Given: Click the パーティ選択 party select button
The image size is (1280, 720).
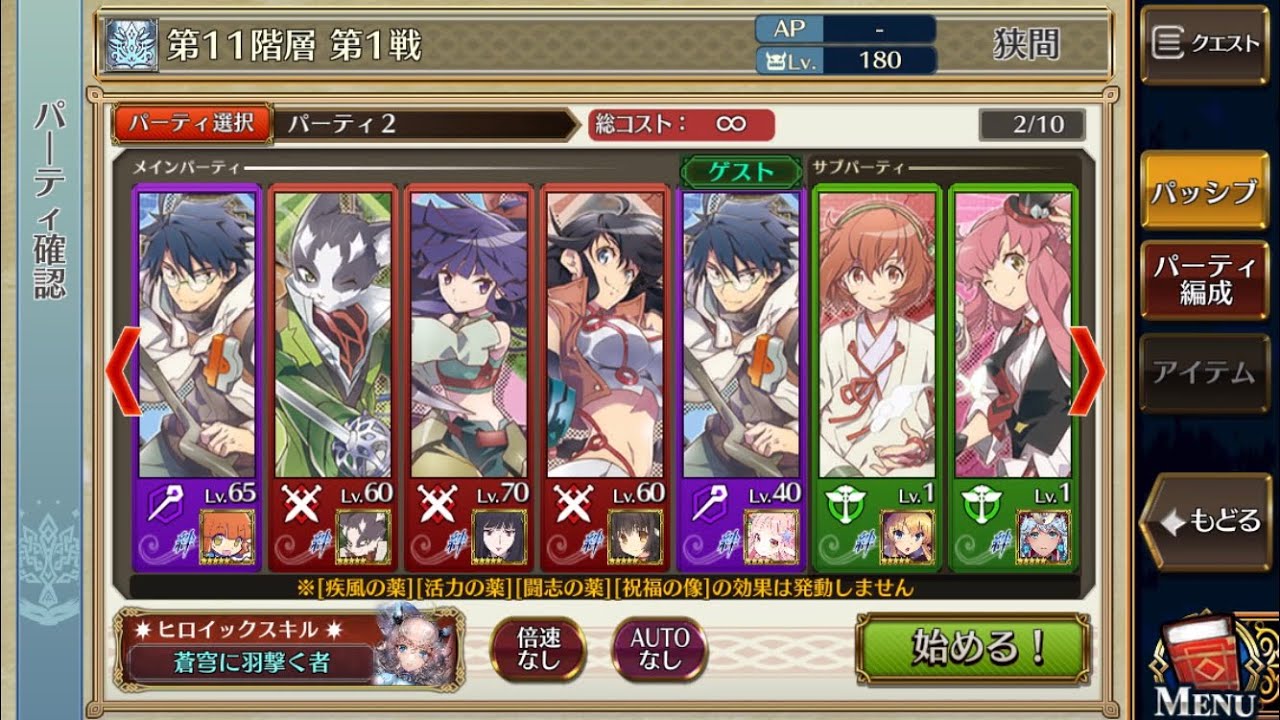Looking at the screenshot, I should point(193,124).
